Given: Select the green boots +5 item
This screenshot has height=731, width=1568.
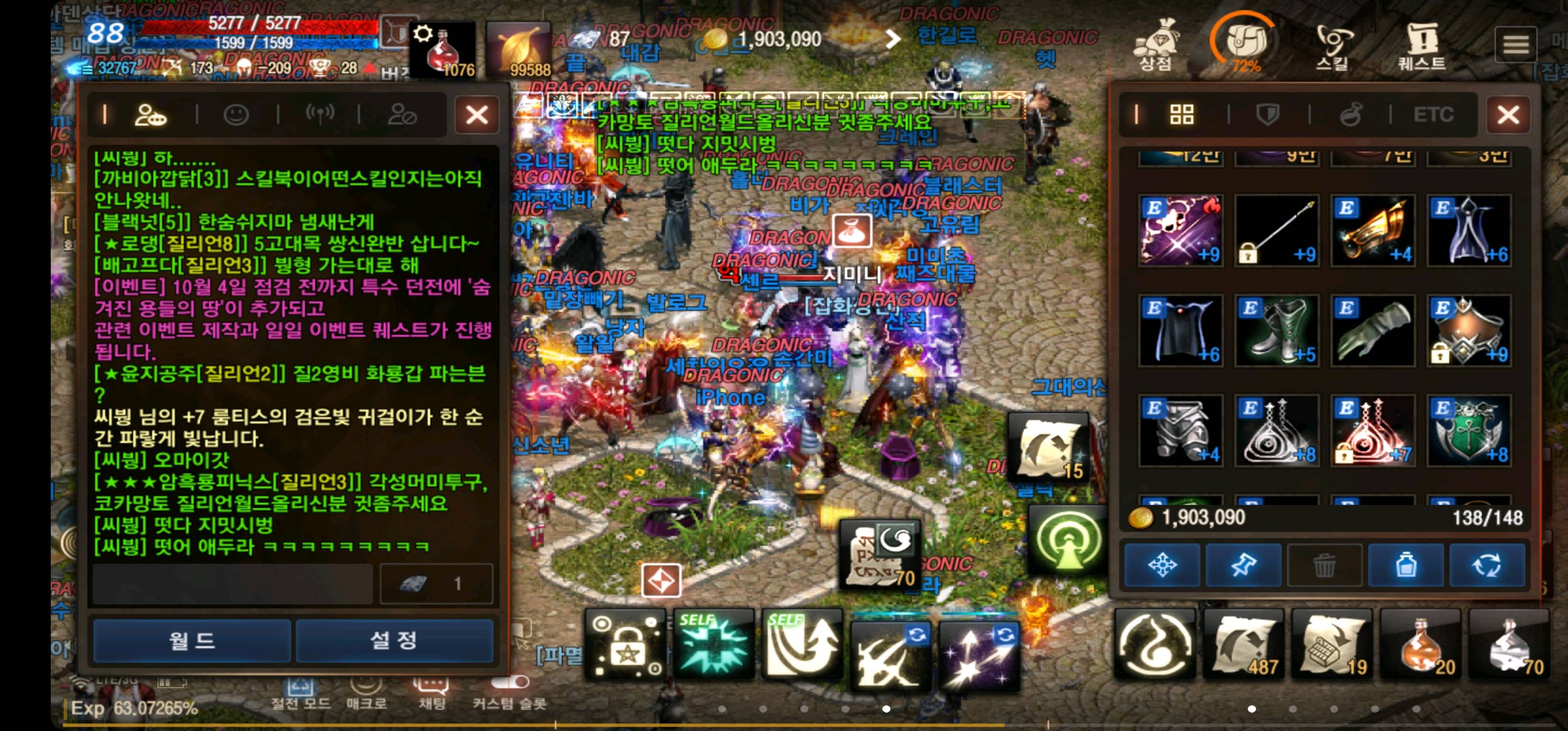Looking at the screenshot, I should 1277,330.
